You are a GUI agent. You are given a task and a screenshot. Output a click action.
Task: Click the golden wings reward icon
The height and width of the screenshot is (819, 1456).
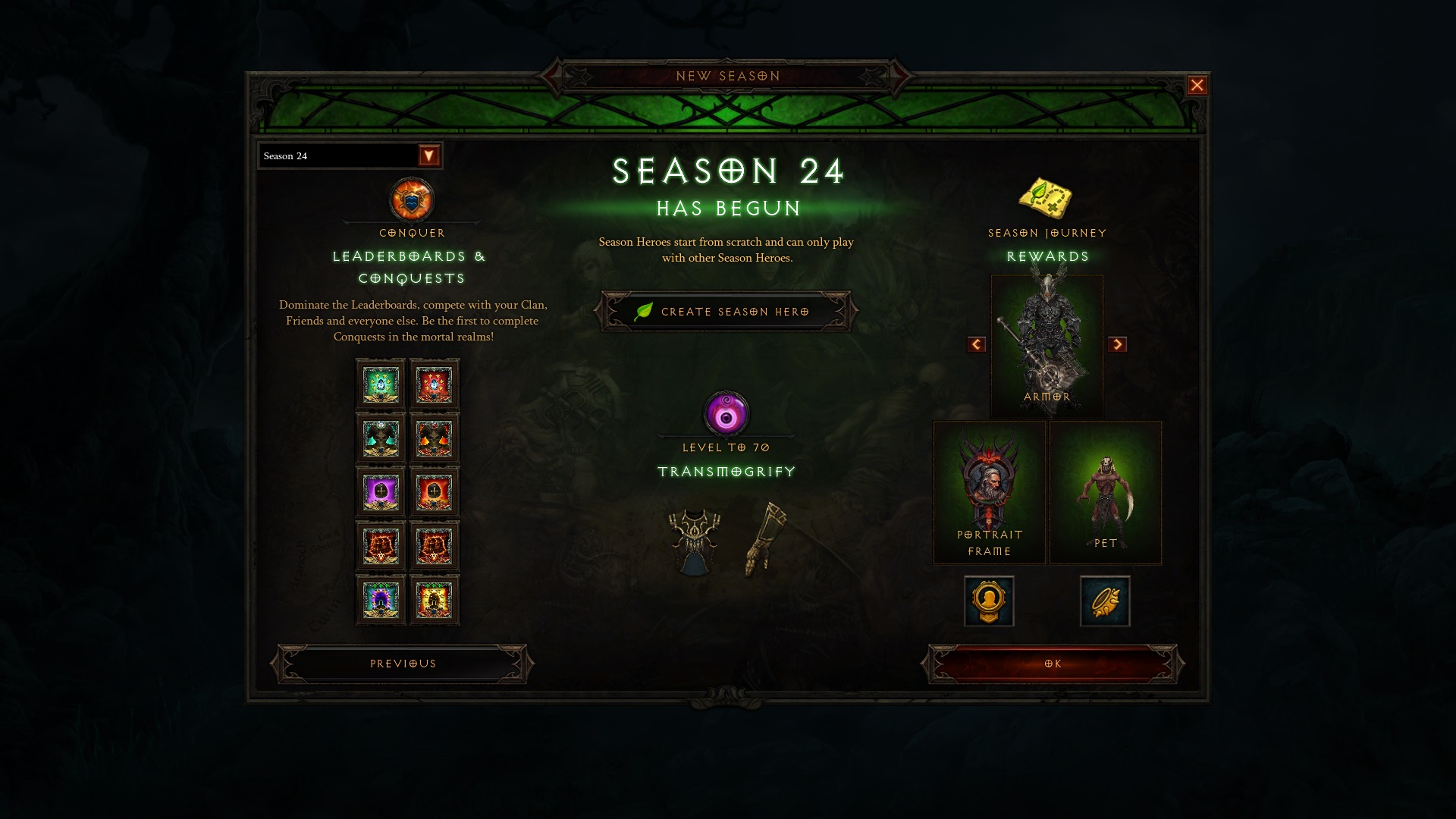[1105, 601]
